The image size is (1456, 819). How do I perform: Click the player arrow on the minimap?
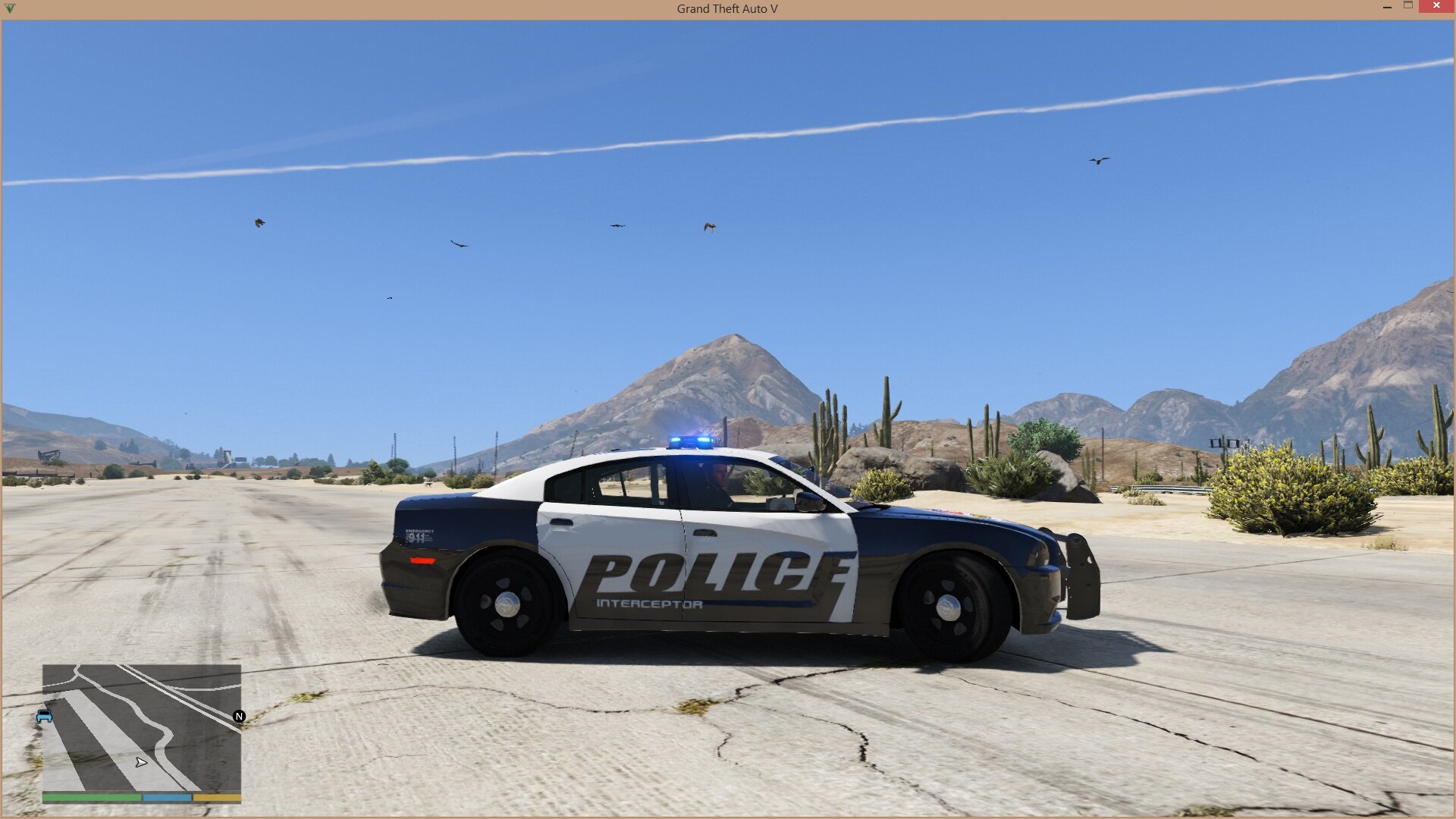coord(141,762)
